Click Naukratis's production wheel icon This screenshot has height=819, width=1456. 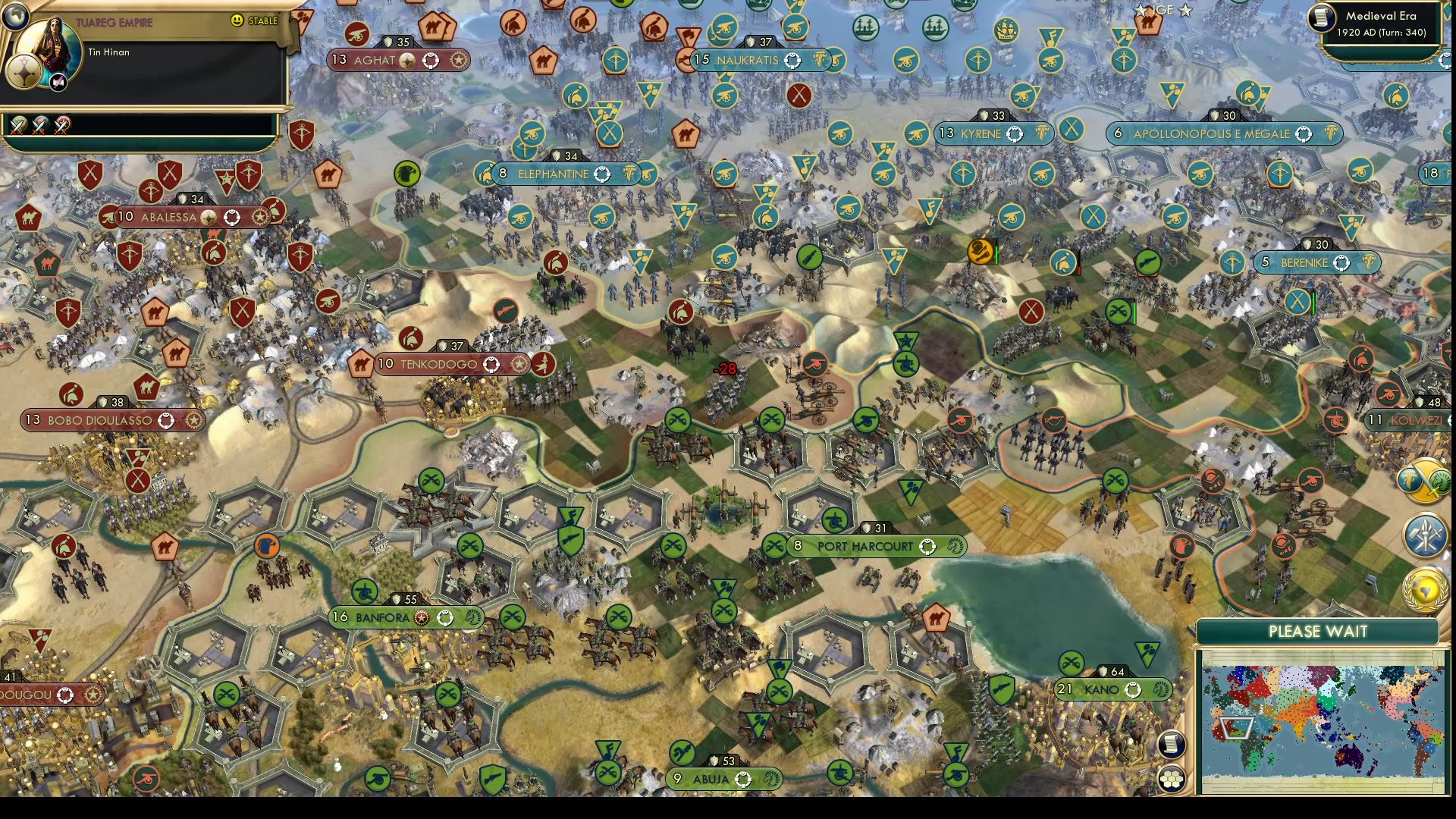pos(793,60)
